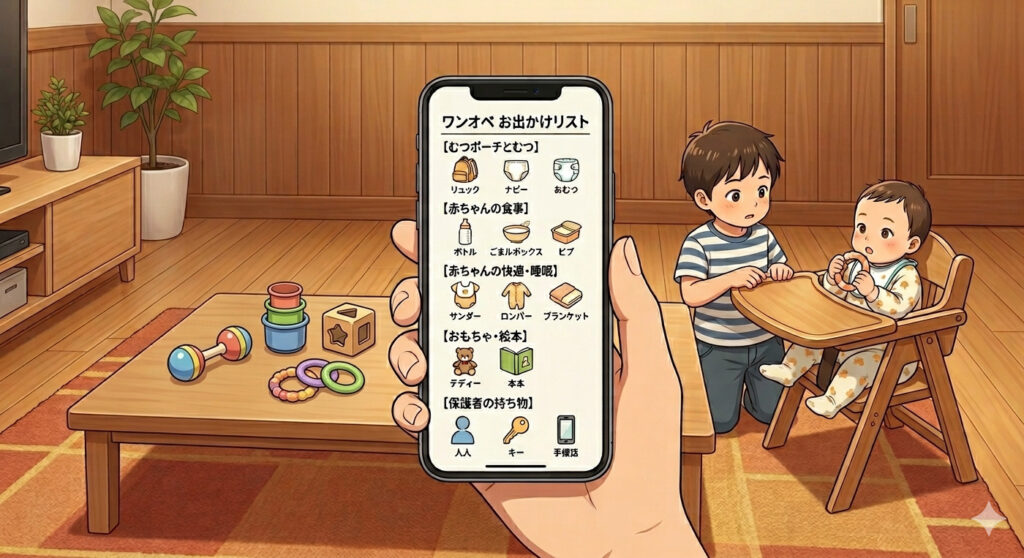Choose the 本本 picture book item
The height and width of the screenshot is (558, 1024).
coord(516,362)
